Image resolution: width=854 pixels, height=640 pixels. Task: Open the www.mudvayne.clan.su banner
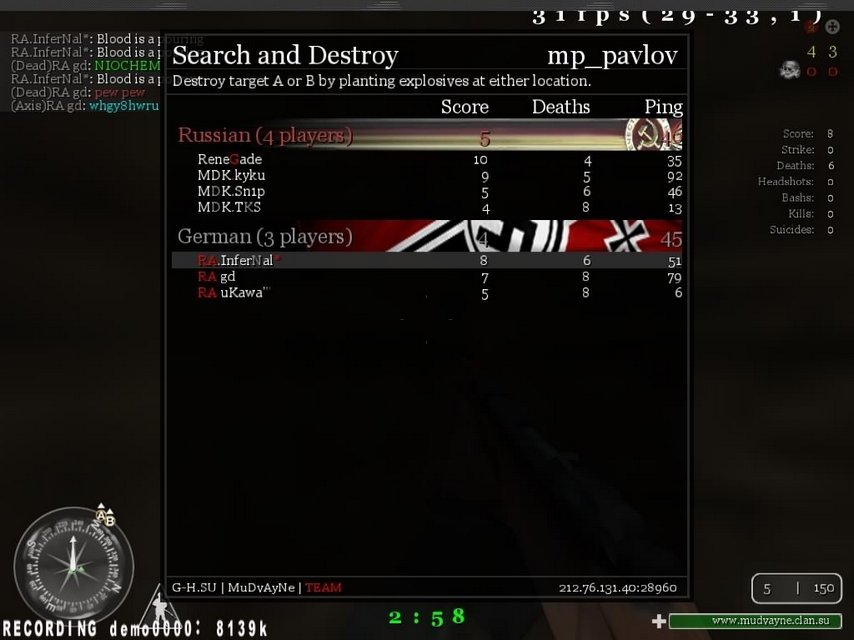[755, 621]
